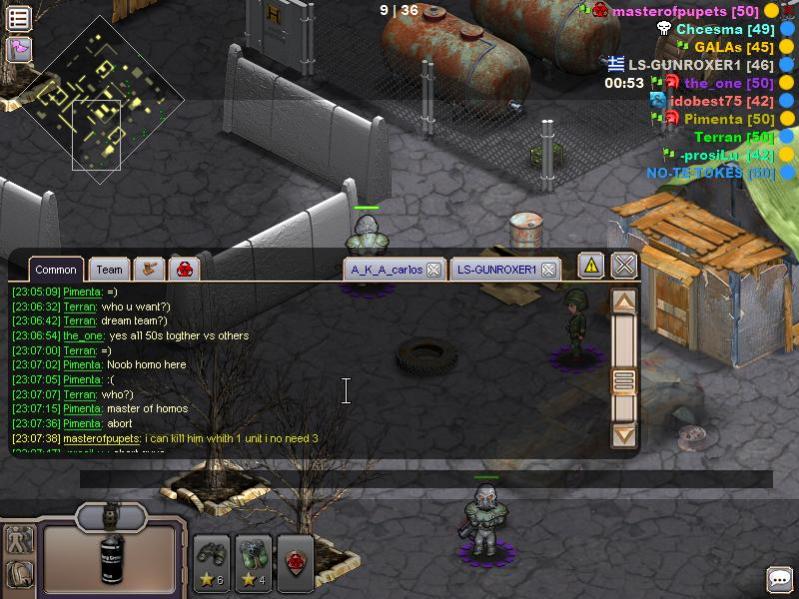Open the backpack inventory button

tap(19, 574)
